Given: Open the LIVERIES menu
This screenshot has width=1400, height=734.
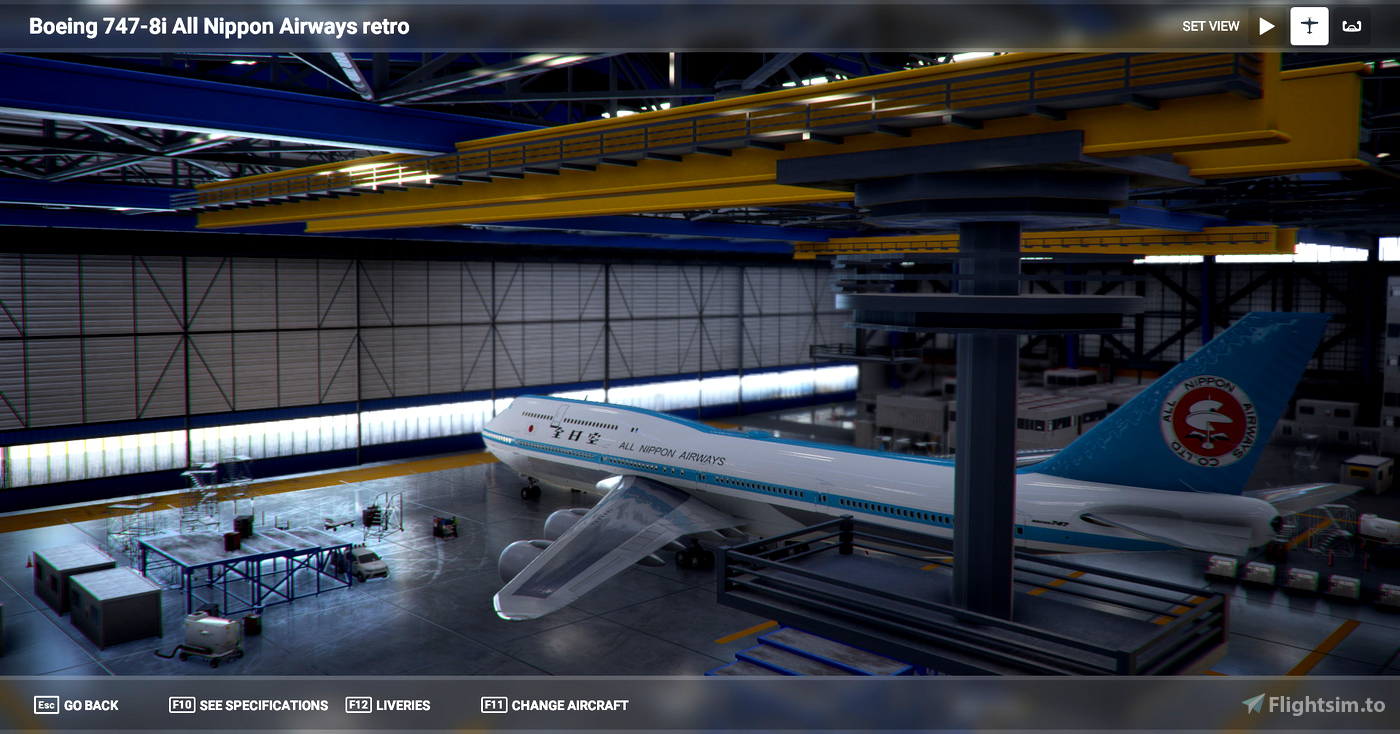Looking at the screenshot, I should [404, 705].
